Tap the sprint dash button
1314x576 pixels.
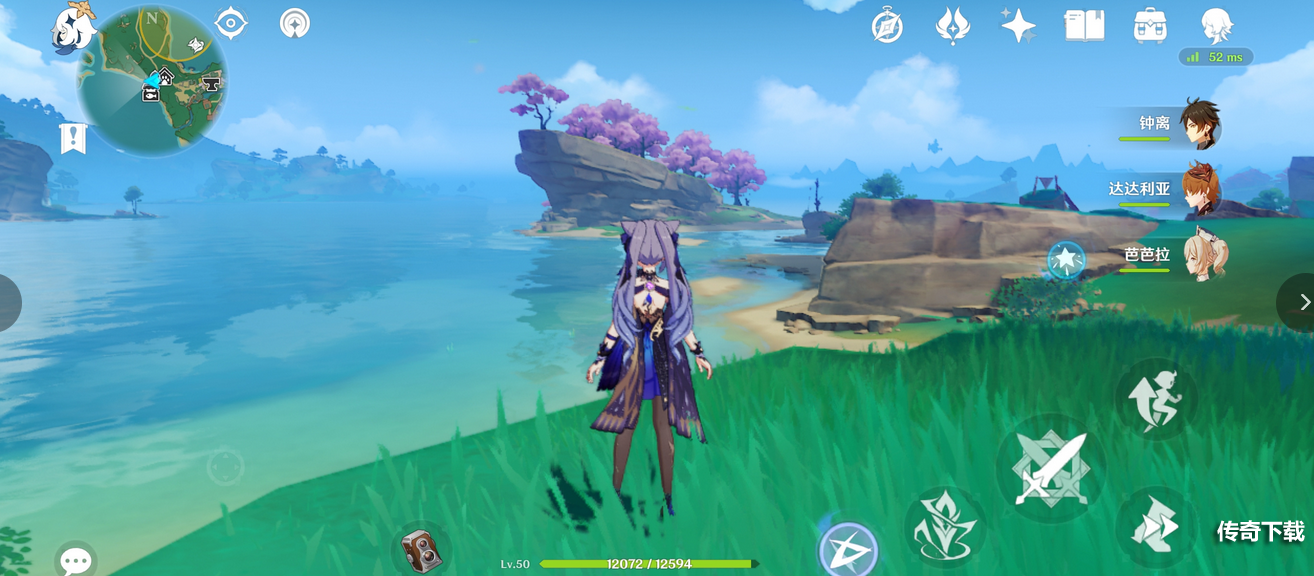1155,527
